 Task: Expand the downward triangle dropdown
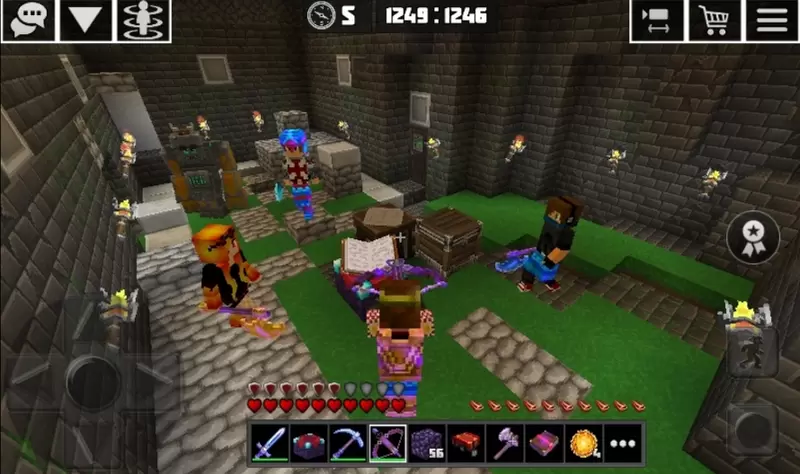click(85, 20)
